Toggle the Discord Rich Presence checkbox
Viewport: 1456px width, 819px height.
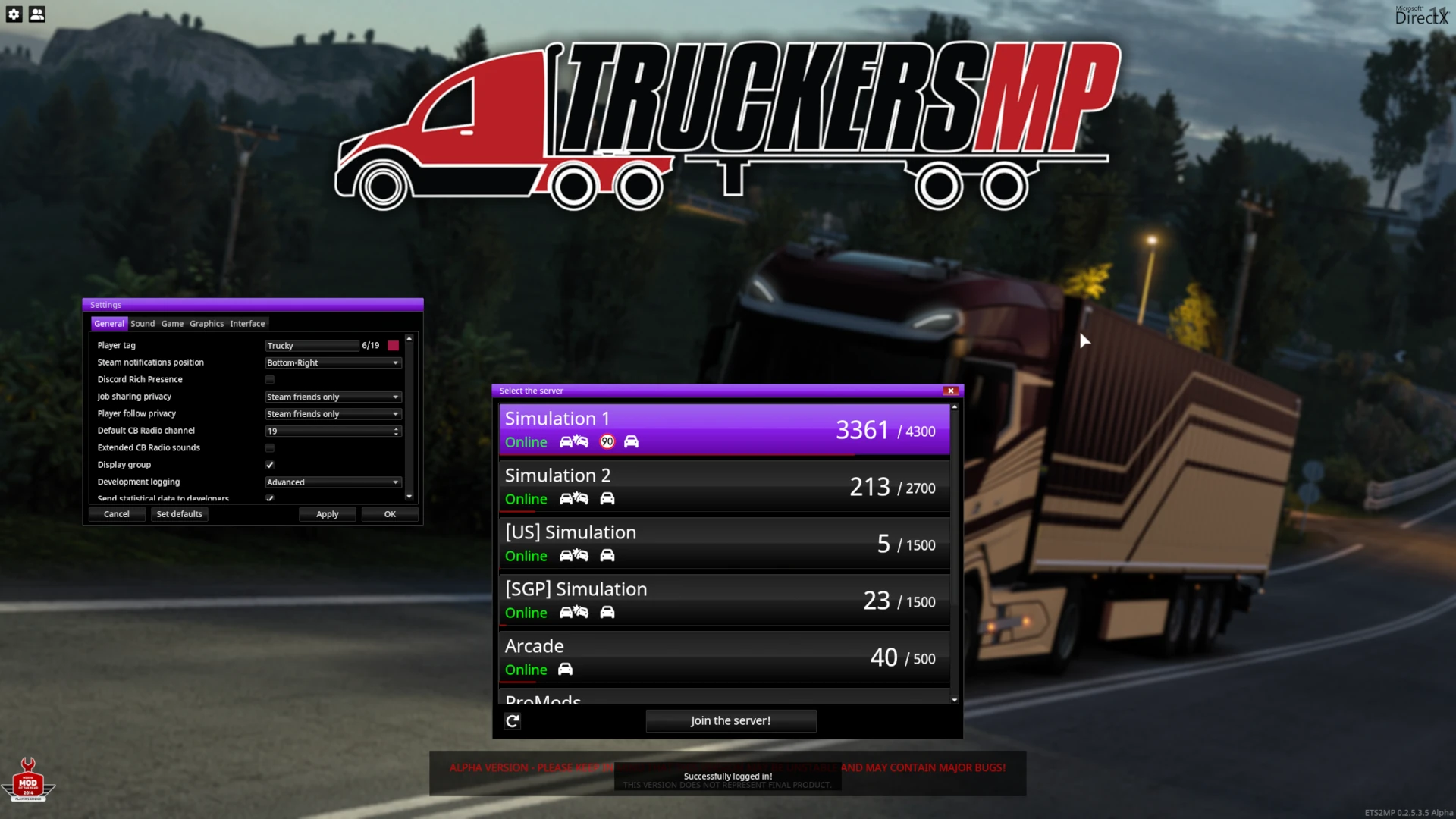[x=270, y=380]
